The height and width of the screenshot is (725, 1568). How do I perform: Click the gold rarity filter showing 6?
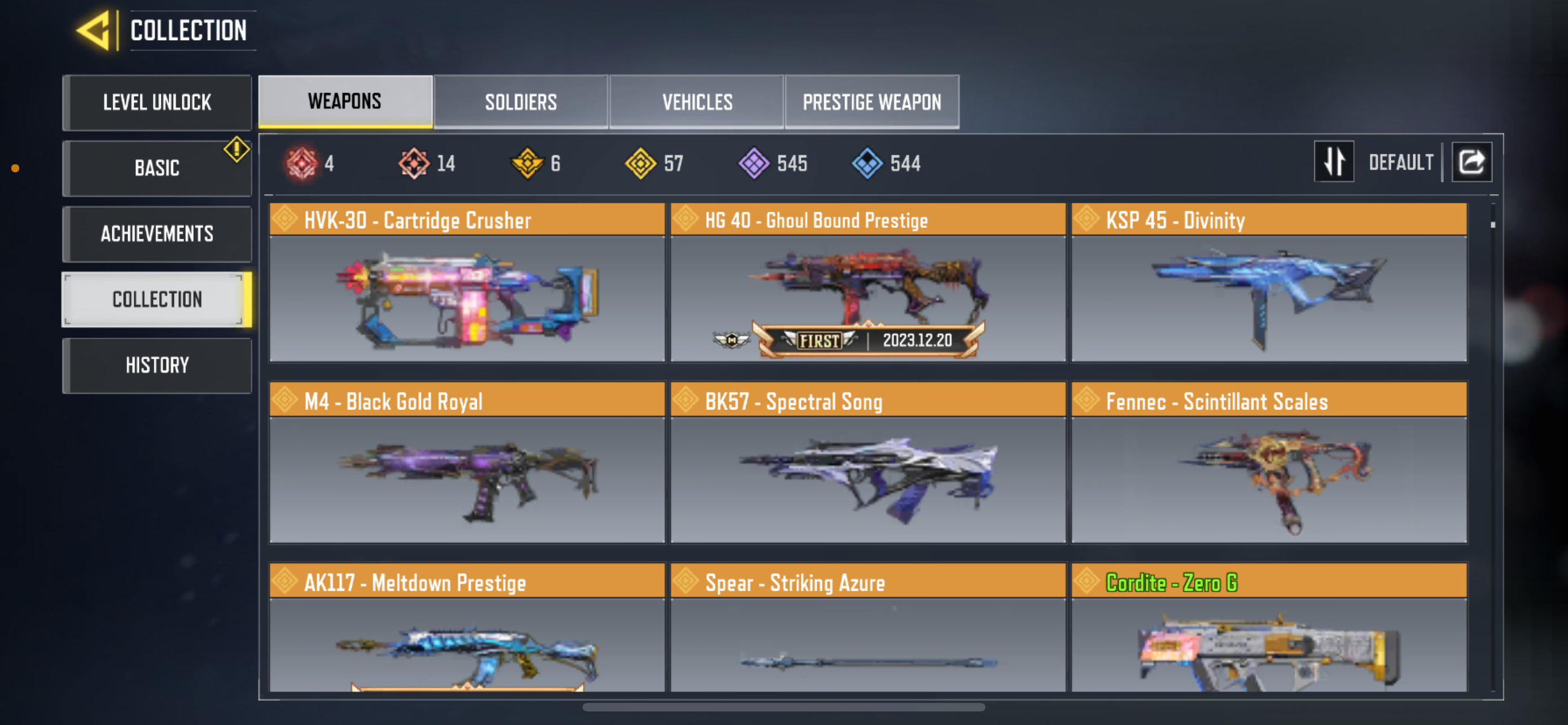(x=529, y=163)
